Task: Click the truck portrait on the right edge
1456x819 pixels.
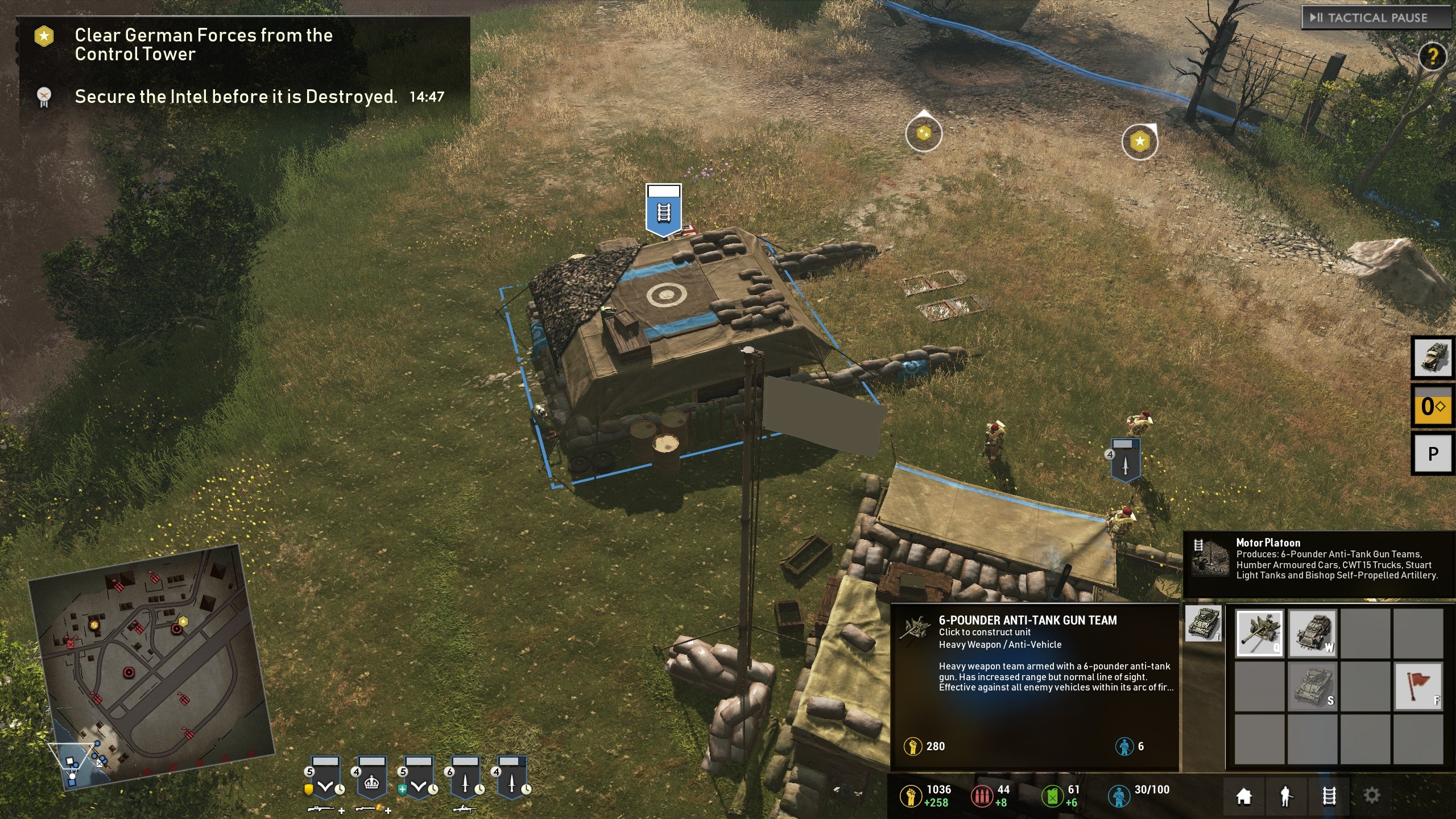Action: pos(1433,358)
